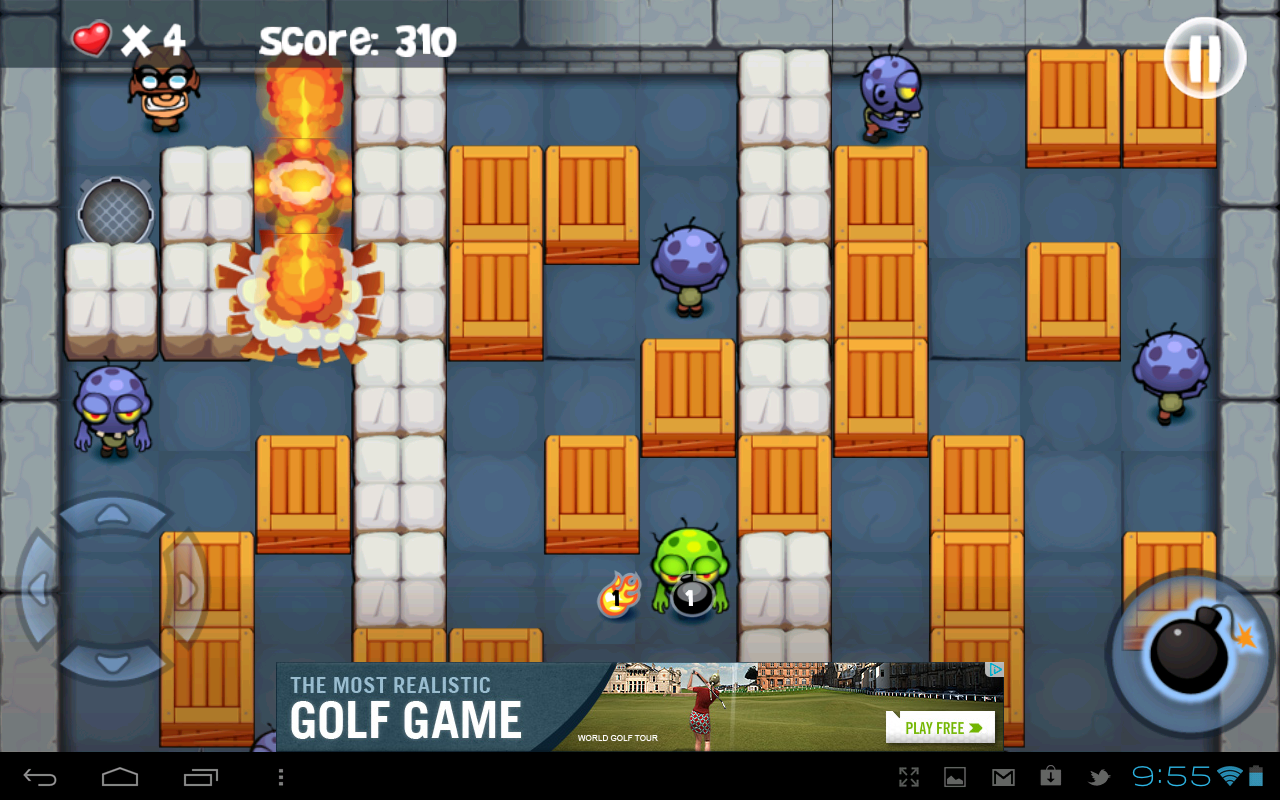Open the gallery from the status bar
Screen dimensions: 1280x800
pos(956,775)
